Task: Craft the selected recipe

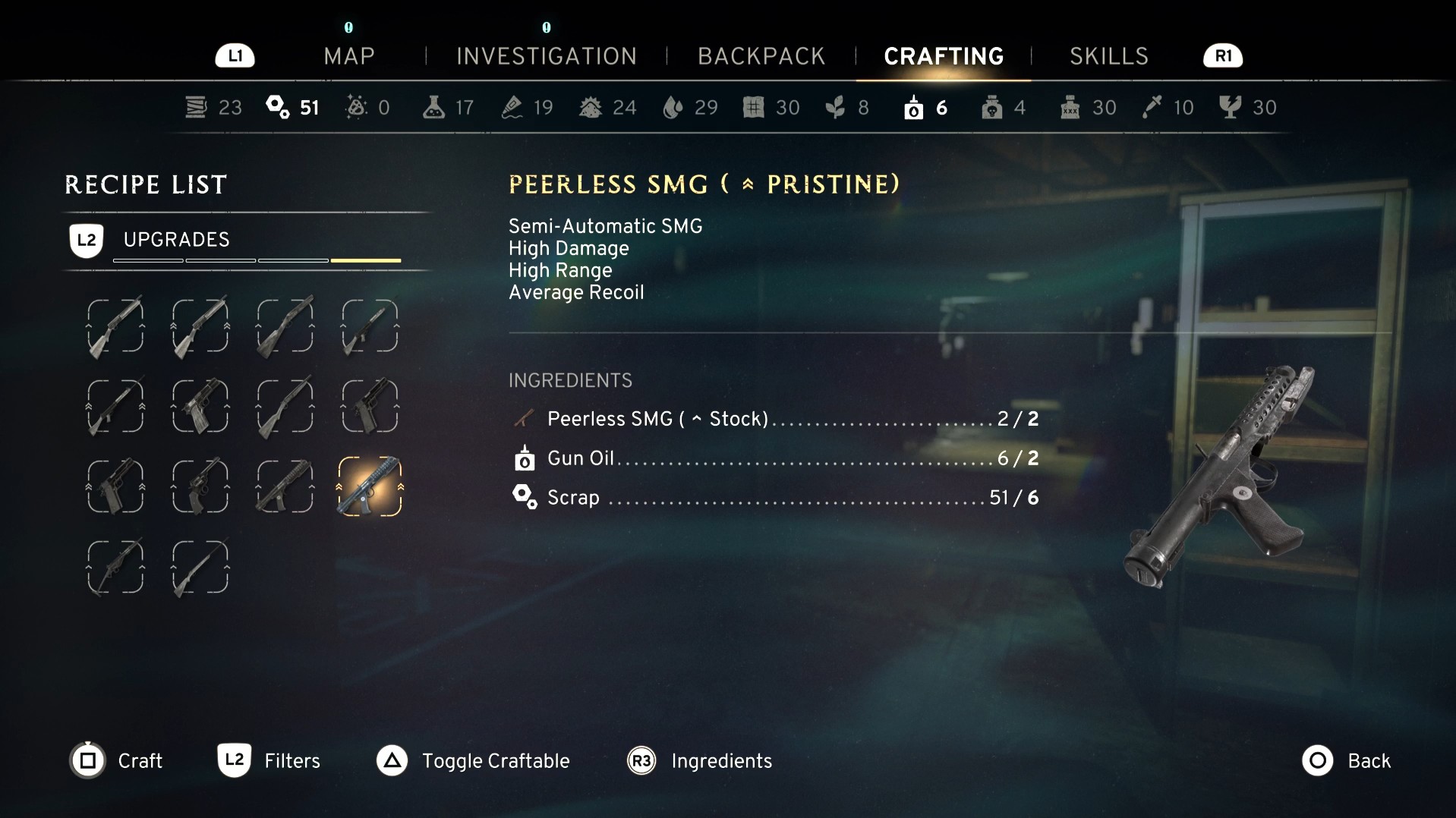Action: pos(117,760)
